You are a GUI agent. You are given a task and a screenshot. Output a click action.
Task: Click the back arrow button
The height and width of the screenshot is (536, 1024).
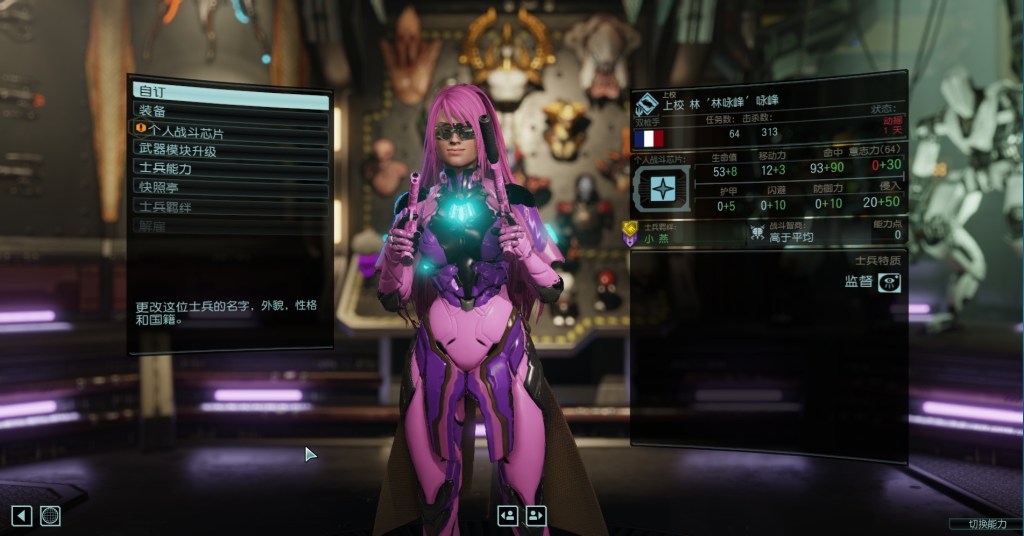[x=22, y=515]
